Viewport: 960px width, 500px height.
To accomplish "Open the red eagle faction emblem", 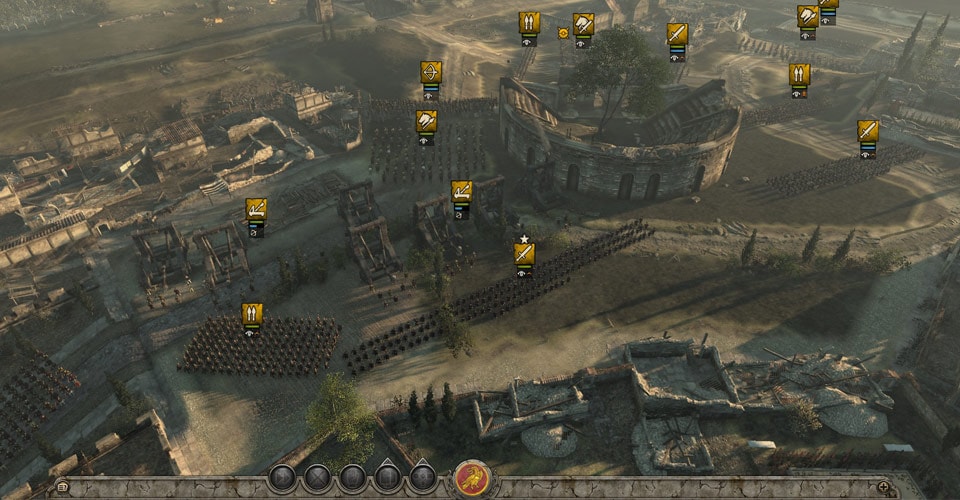I will coord(471,478).
